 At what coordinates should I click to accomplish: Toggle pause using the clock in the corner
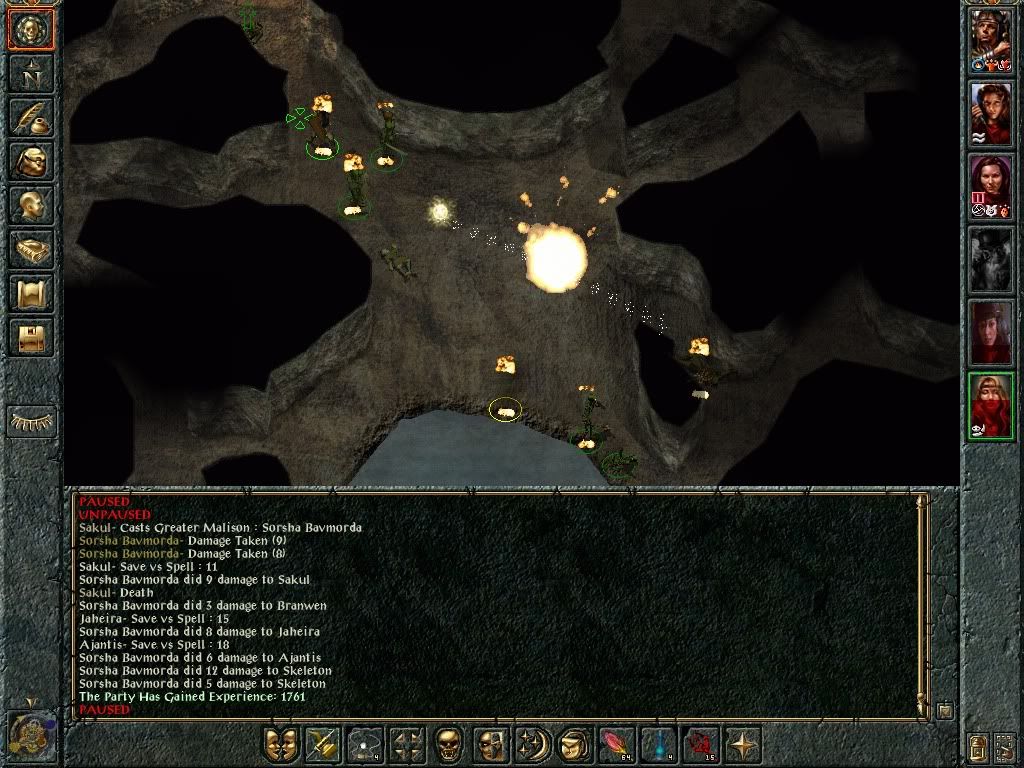pyautogui.click(x=30, y=733)
